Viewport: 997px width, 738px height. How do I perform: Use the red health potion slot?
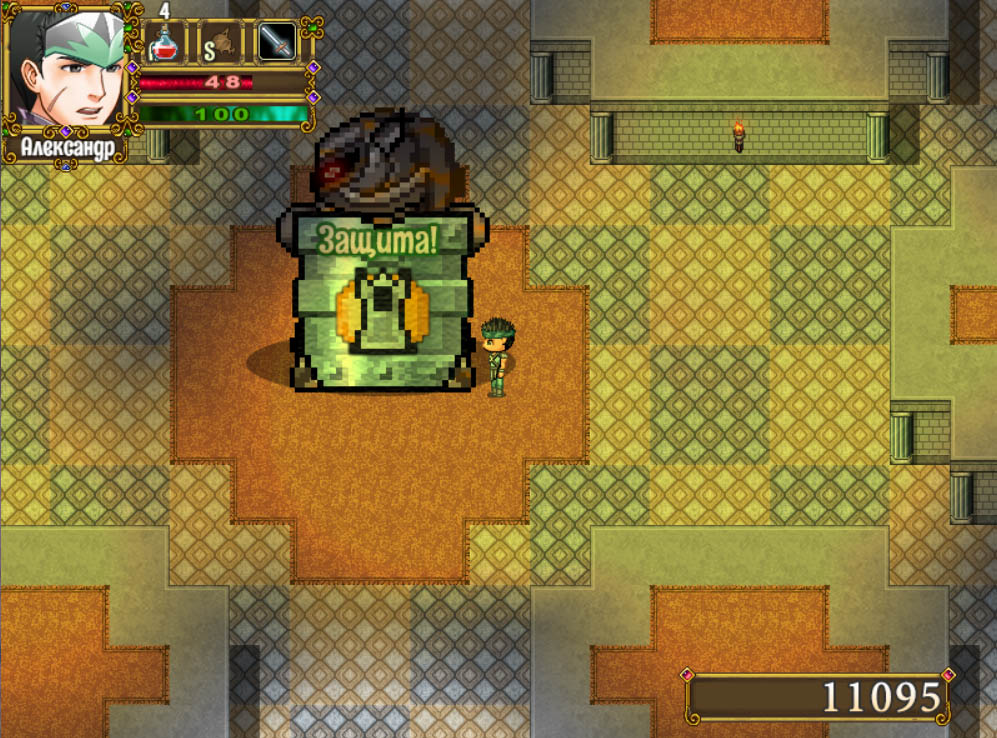(x=166, y=43)
